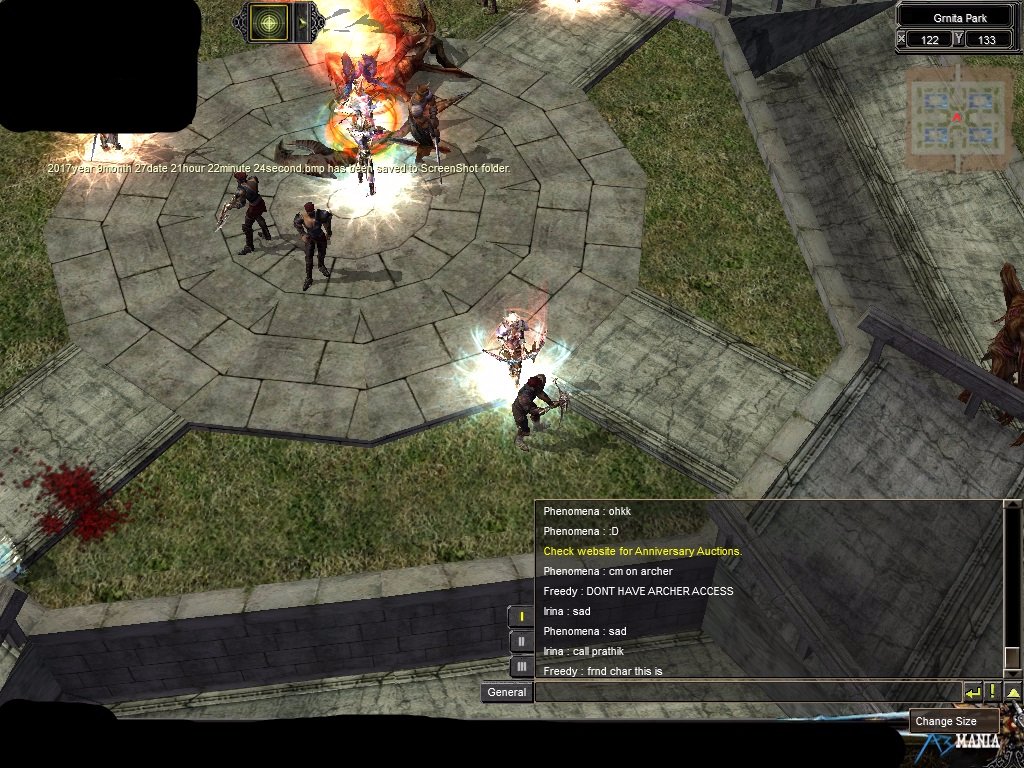1024x768 pixels.
Task: Click the General chat channel button
Action: (x=506, y=692)
